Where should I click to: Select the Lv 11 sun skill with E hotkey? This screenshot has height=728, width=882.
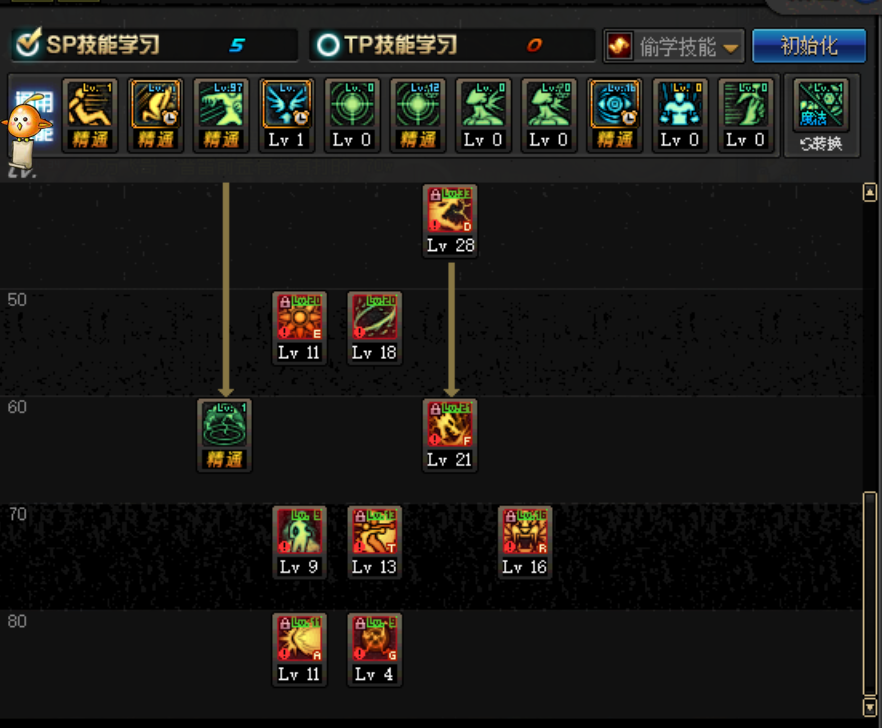point(299,319)
